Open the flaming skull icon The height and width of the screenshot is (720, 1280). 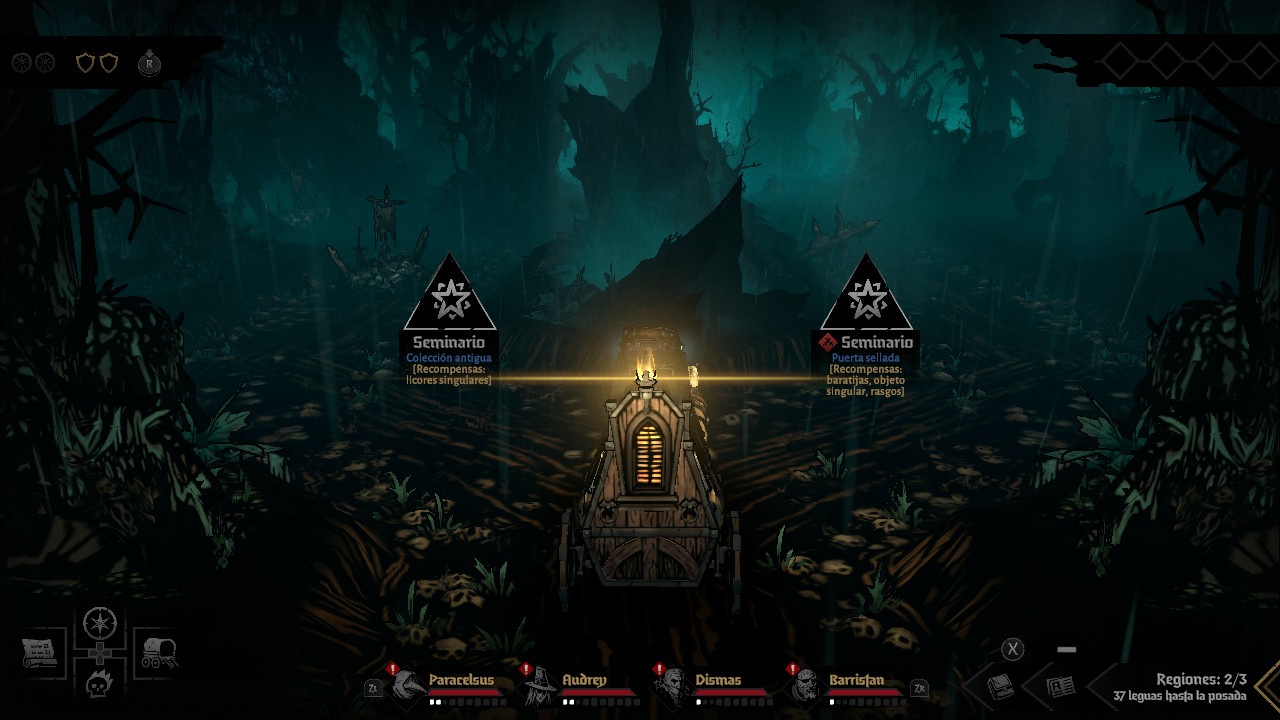tap(100, 684)
